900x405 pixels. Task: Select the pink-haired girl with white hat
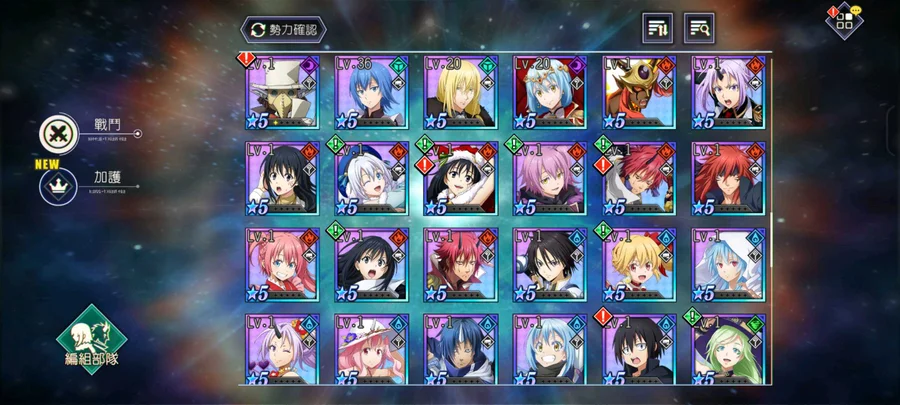click(x=371, y=350)
